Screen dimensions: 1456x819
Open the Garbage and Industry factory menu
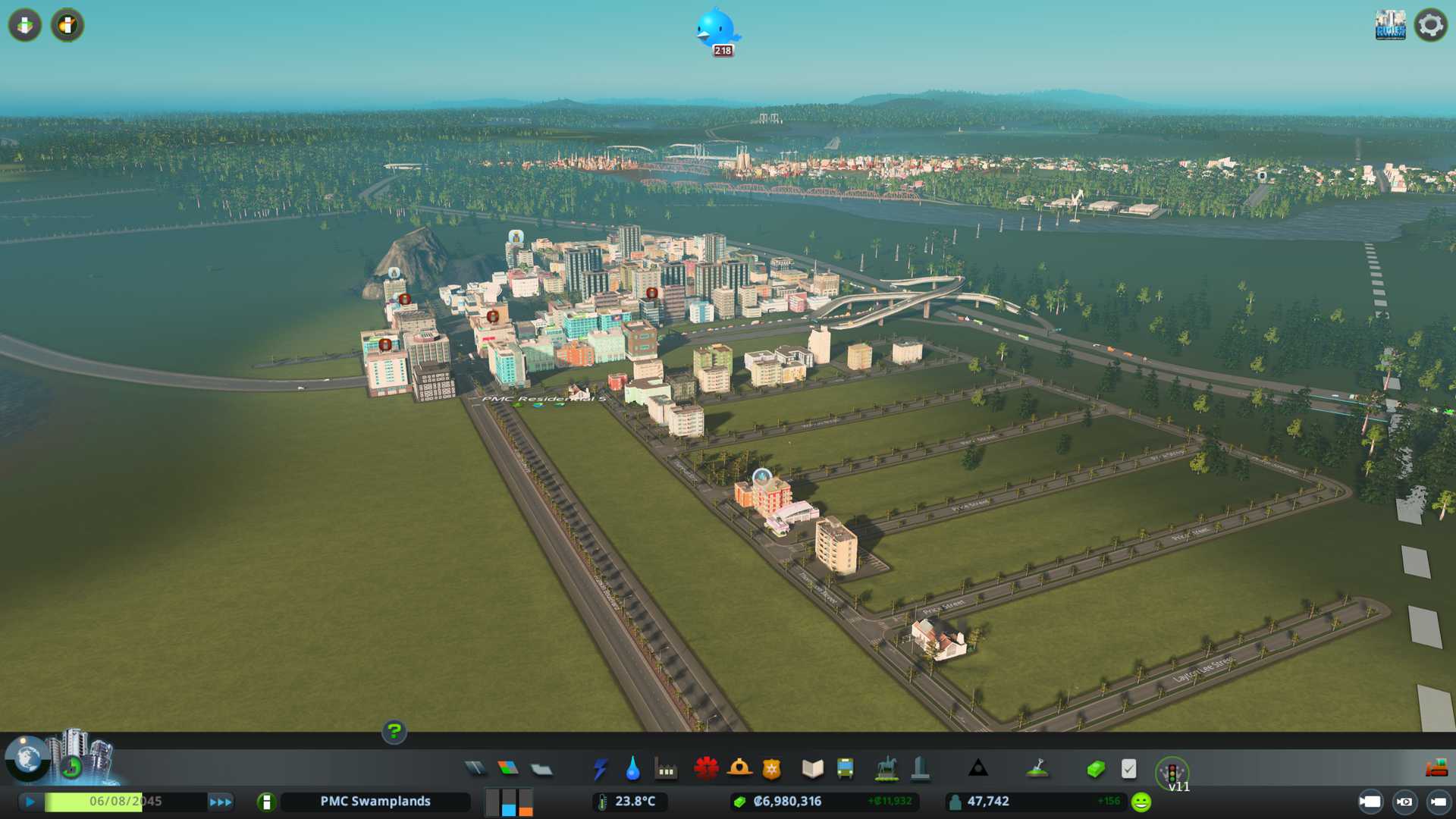click(666, 770)
